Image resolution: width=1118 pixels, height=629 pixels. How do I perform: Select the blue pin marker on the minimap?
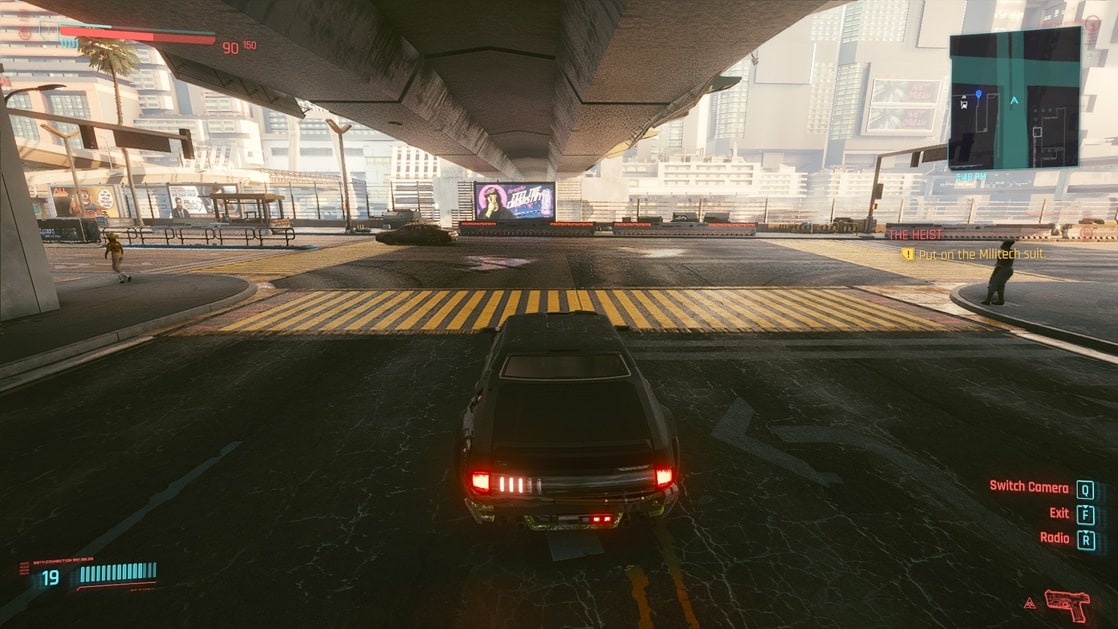coord(978,93)
